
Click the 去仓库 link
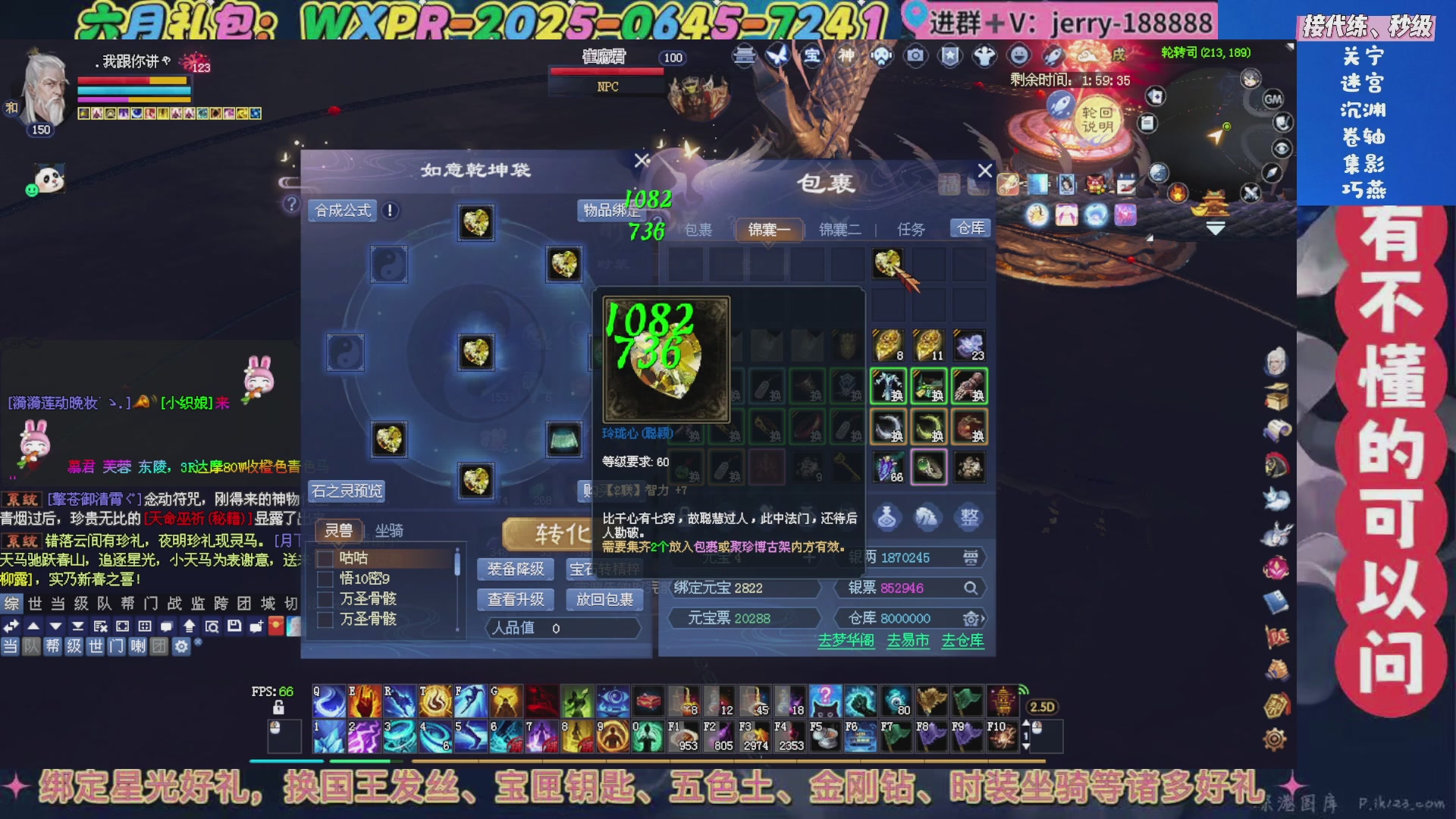point(962,641)
